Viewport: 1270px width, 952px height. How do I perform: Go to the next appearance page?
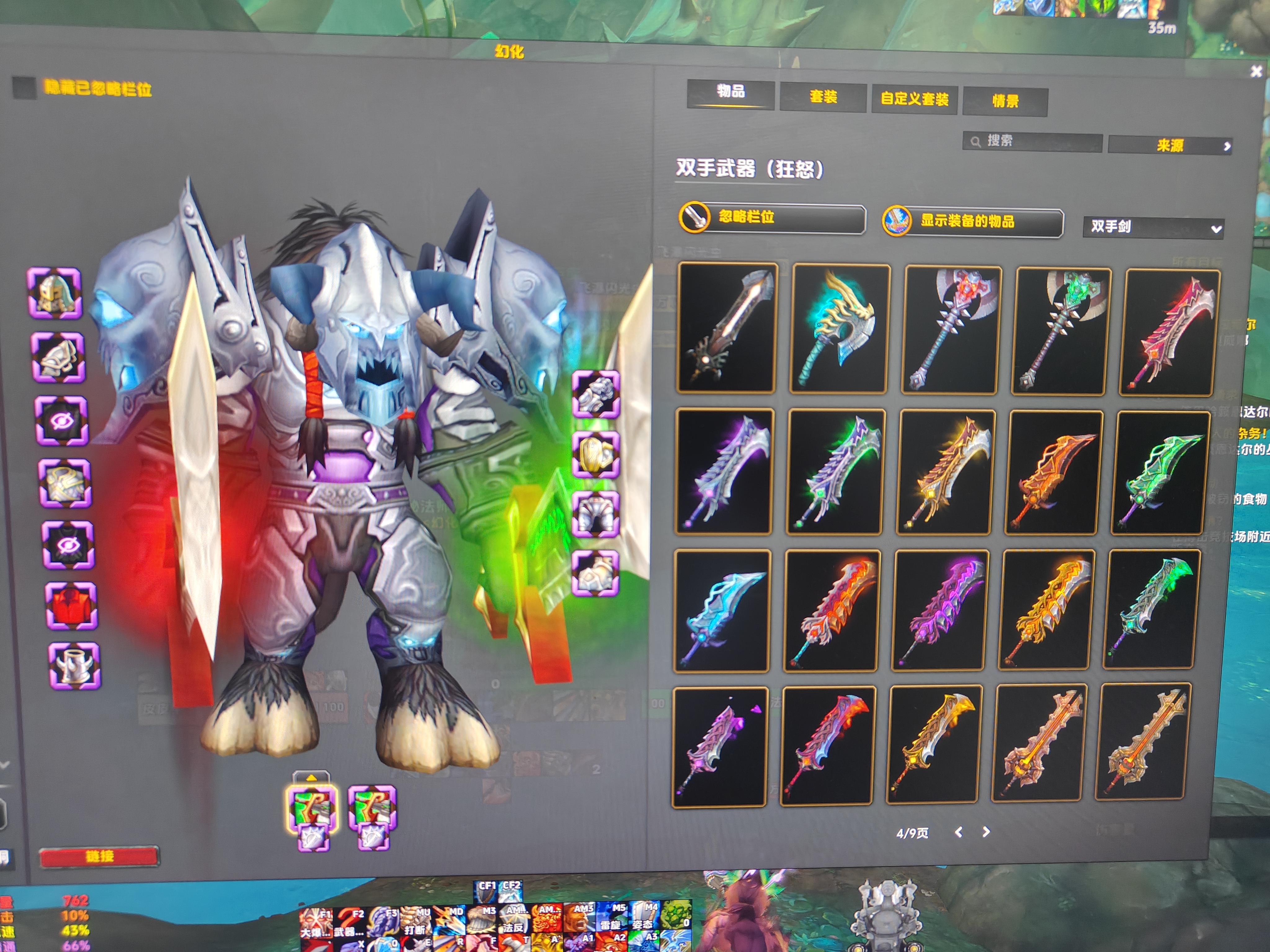tap(986, 831)
